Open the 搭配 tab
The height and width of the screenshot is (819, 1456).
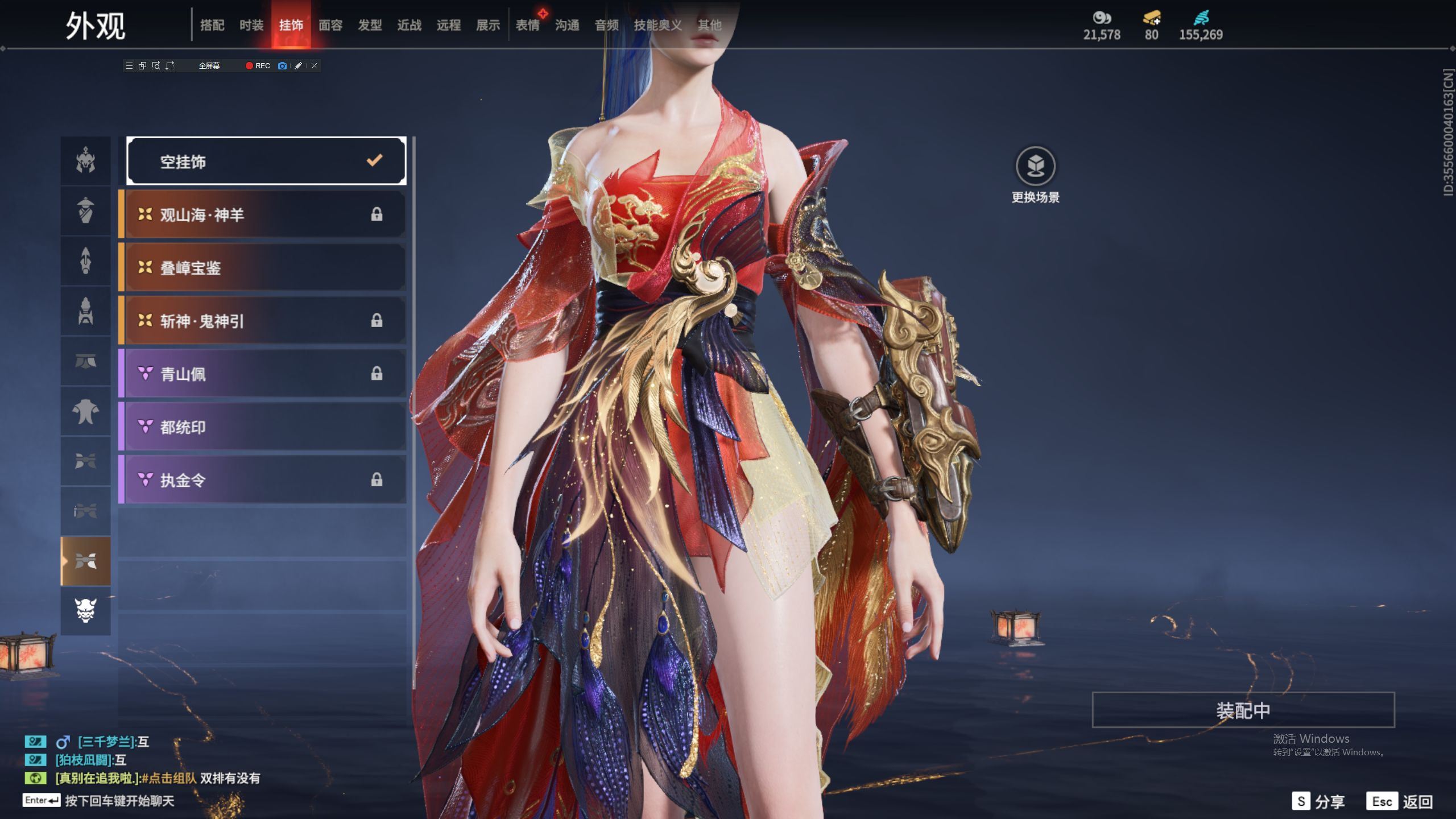[212, 25]
